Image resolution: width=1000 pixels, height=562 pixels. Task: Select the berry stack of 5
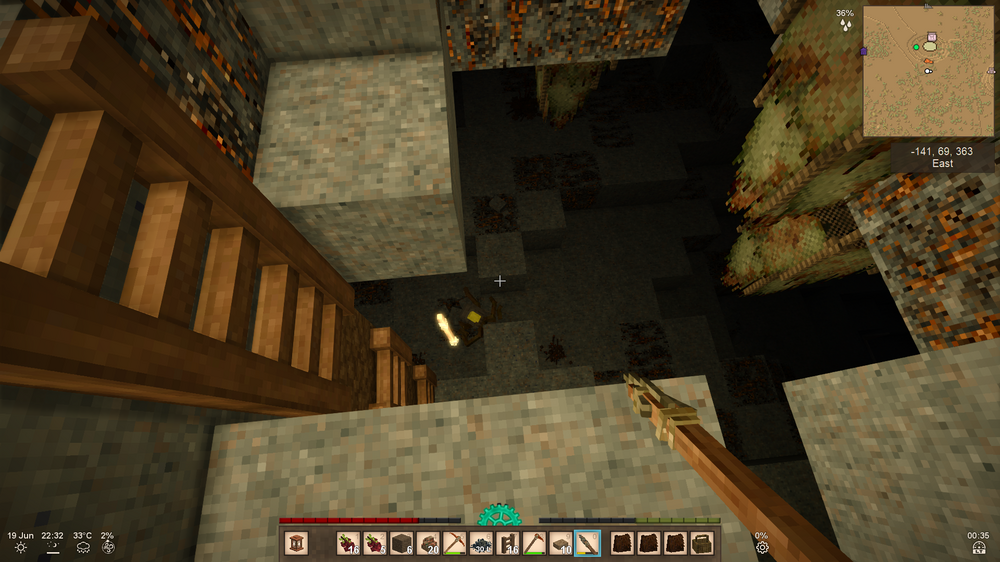375,543
